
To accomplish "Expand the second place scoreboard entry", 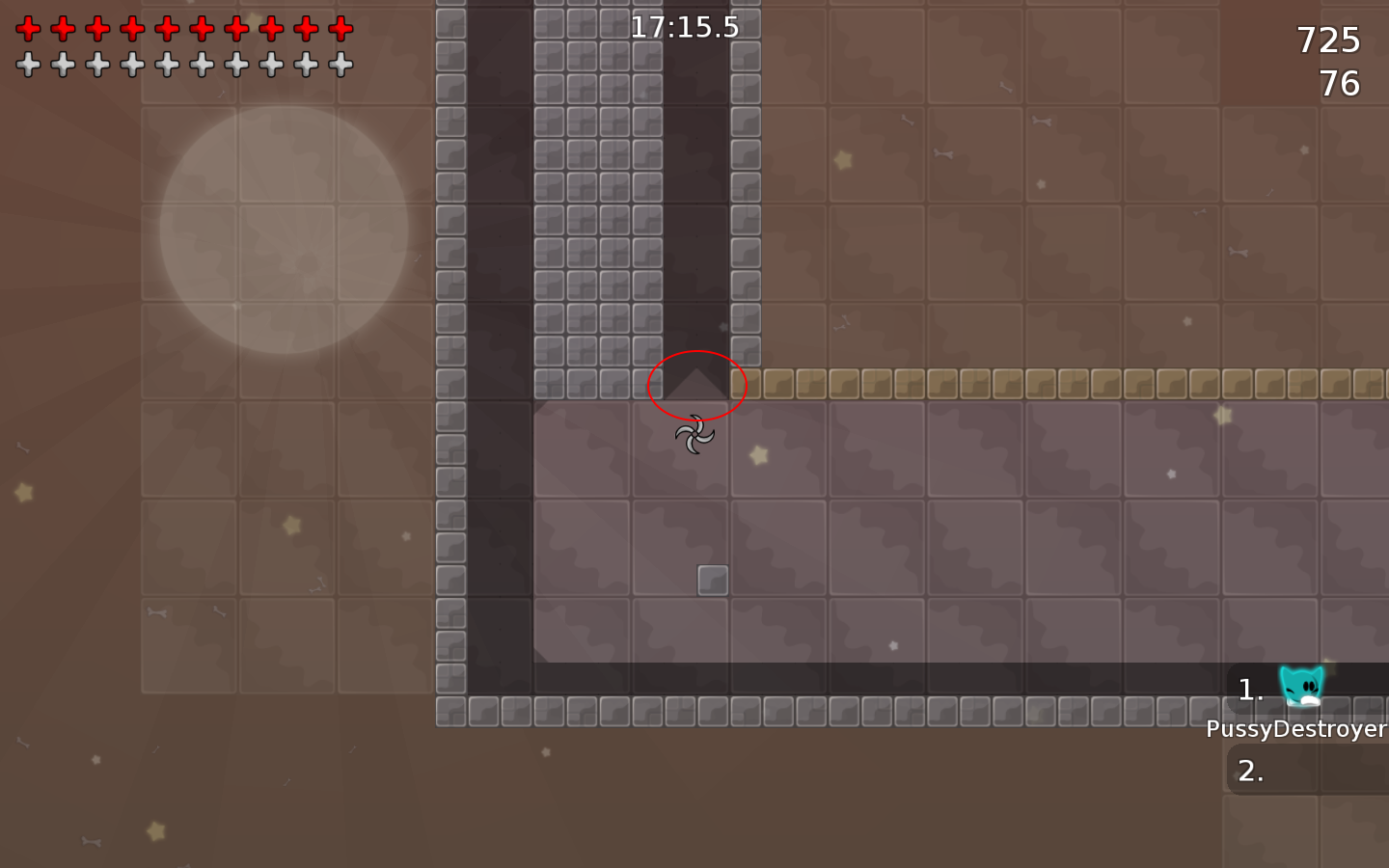I will pyautogui.click(x=1251, y=771).
